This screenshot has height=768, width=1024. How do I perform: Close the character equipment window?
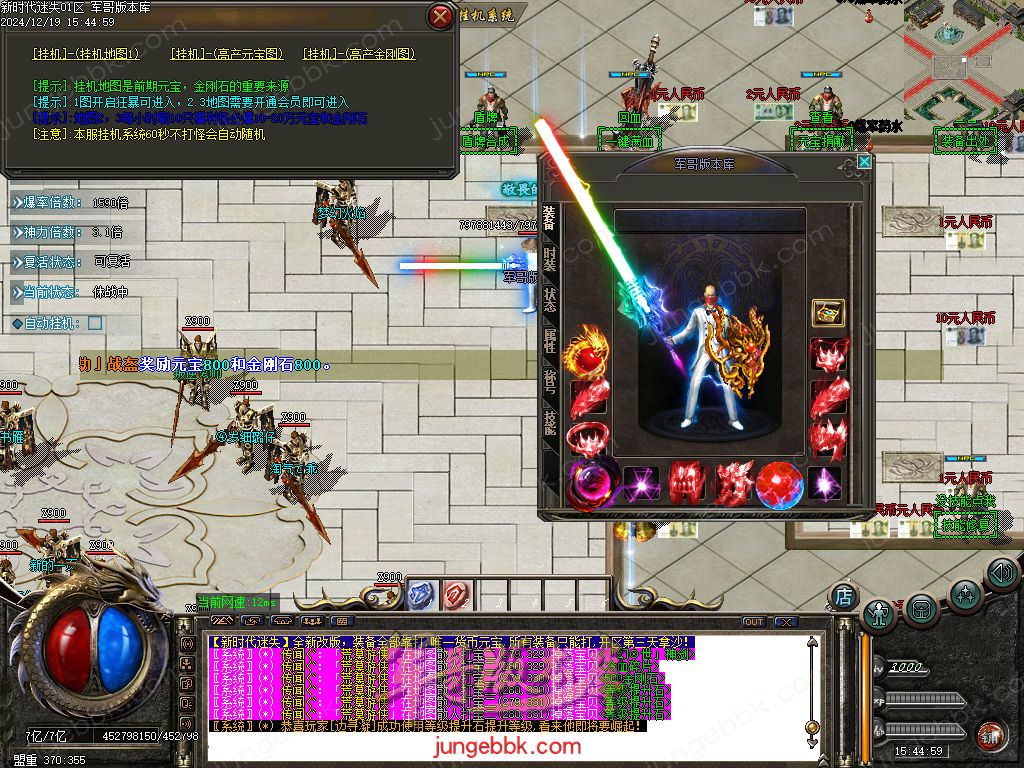point(864,161)
